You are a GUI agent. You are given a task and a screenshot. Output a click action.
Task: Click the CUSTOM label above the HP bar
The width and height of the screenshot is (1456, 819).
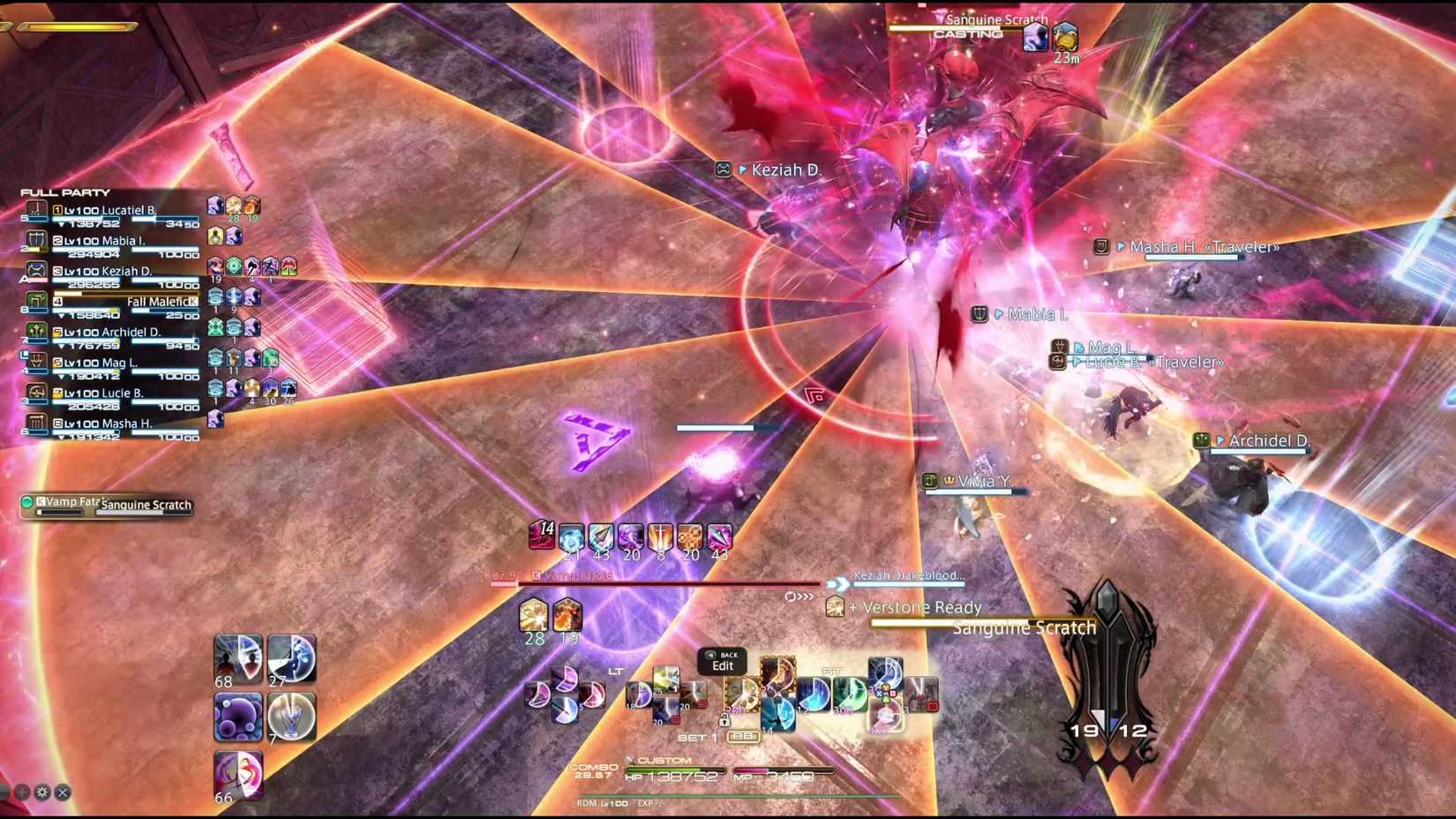pyautogui.click(x=666, y=759)
